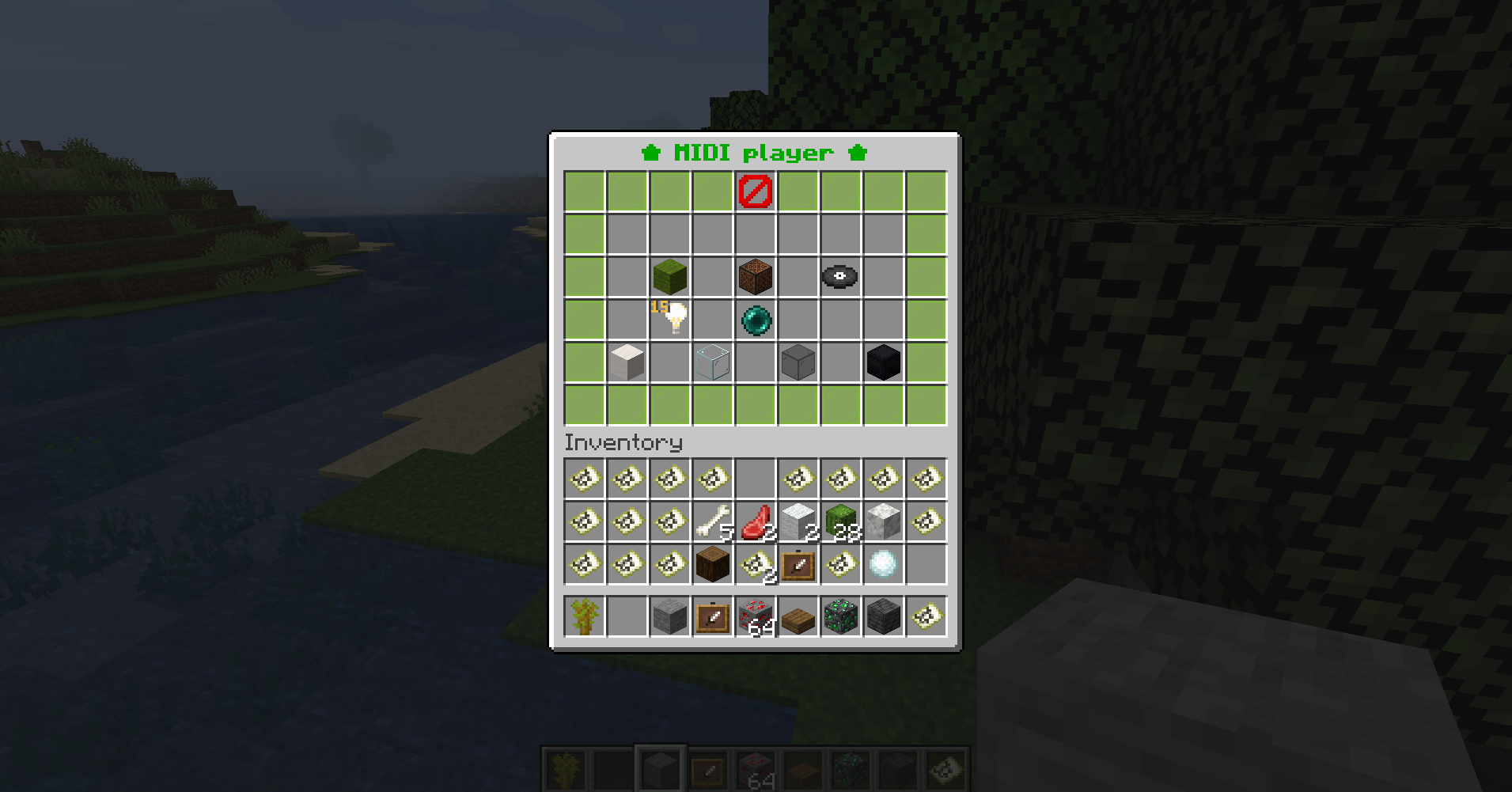1512x792 pixels.
Task: Pick the eye of ender in the grid
Action: (756, 318)
